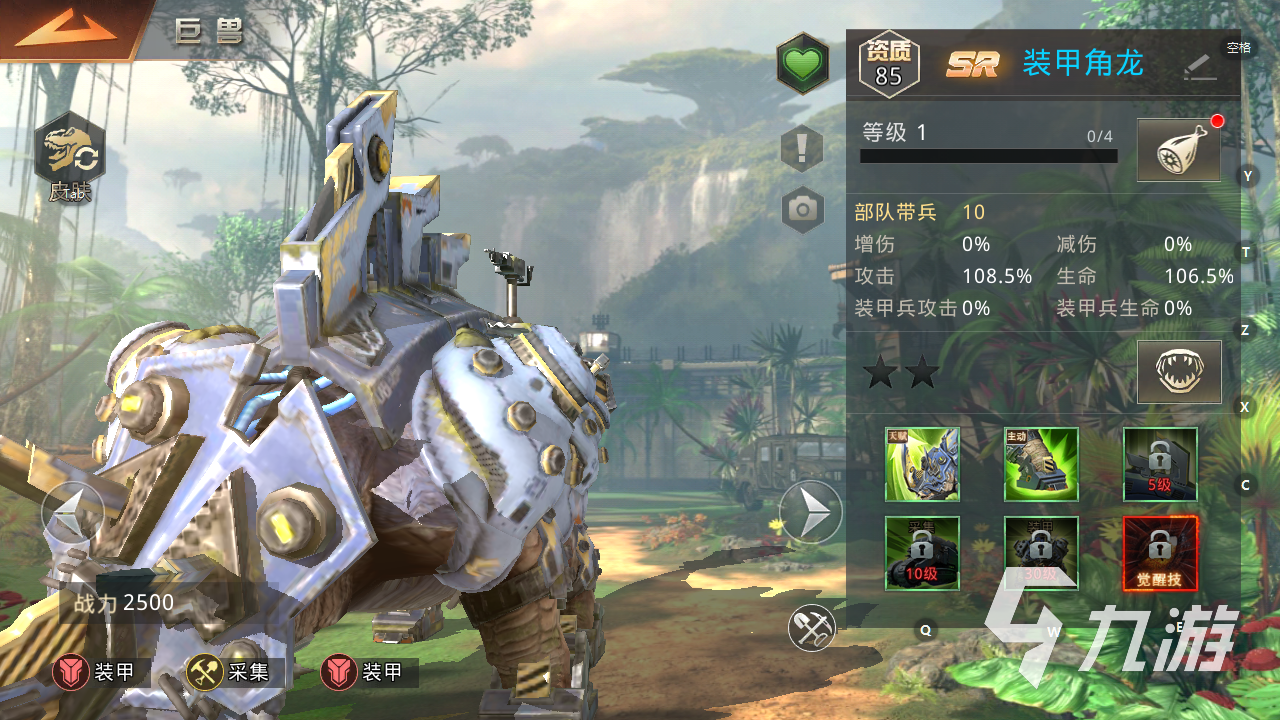Open the exclamation mark info button
This screenshot has height=720, width=1280.
pyautogui.click(x=802, y=148)
